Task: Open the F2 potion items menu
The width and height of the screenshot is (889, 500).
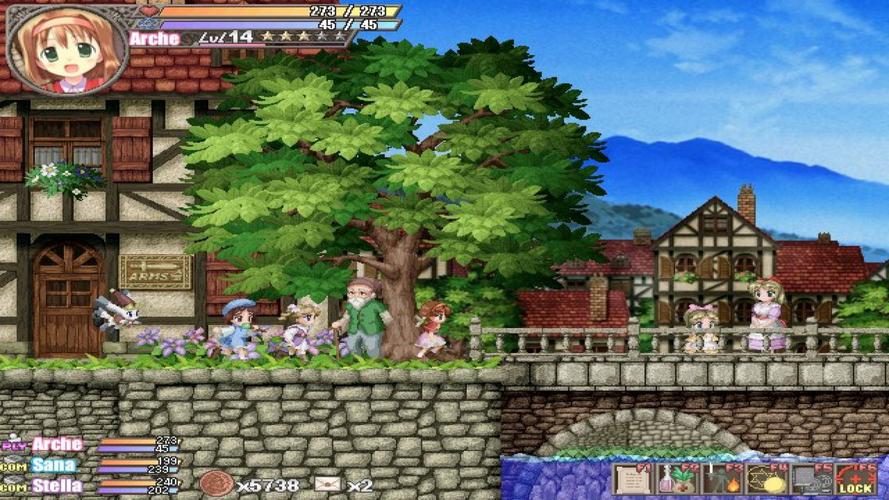Action: (x=676, y=479)
